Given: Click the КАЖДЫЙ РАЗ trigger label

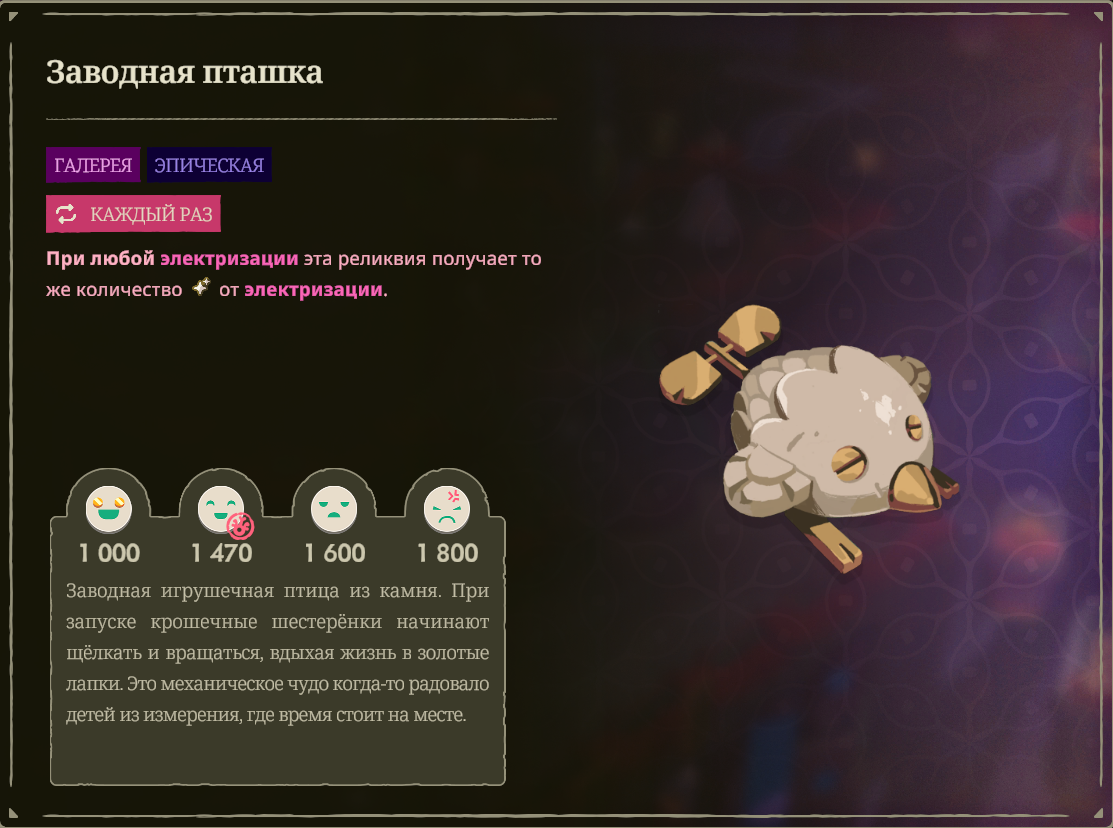Looking at the screenshot, I should [x=133, y=214].
